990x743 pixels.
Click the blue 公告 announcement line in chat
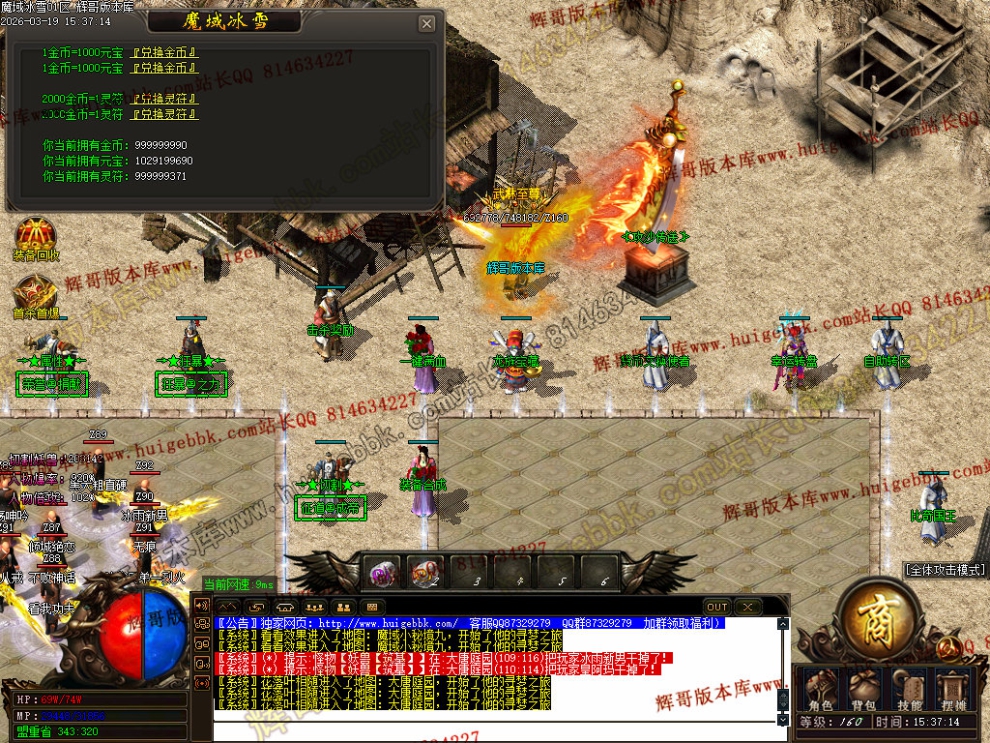470,623
